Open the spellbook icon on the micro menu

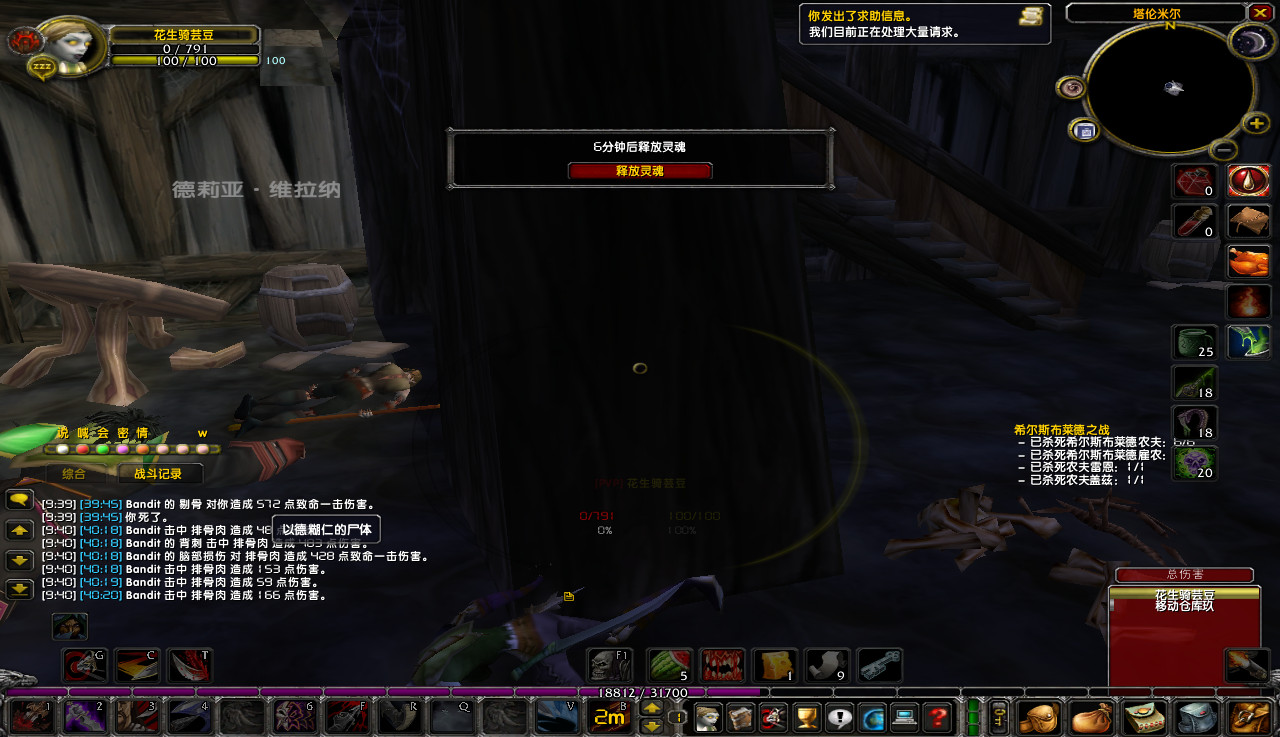742,718
